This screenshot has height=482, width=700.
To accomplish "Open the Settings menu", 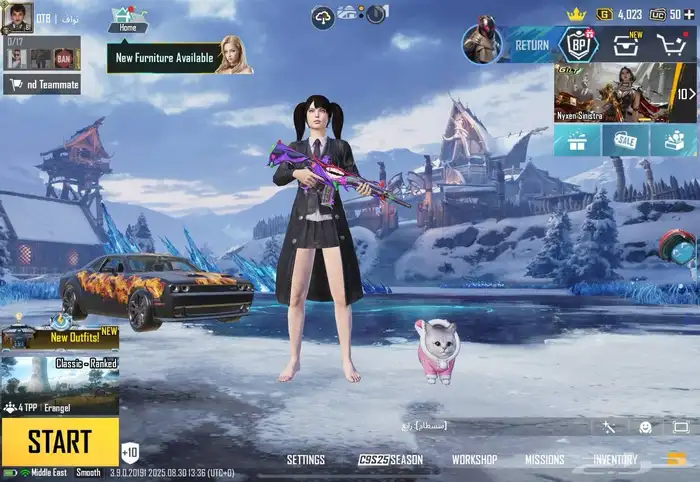I will coord(305,460).
